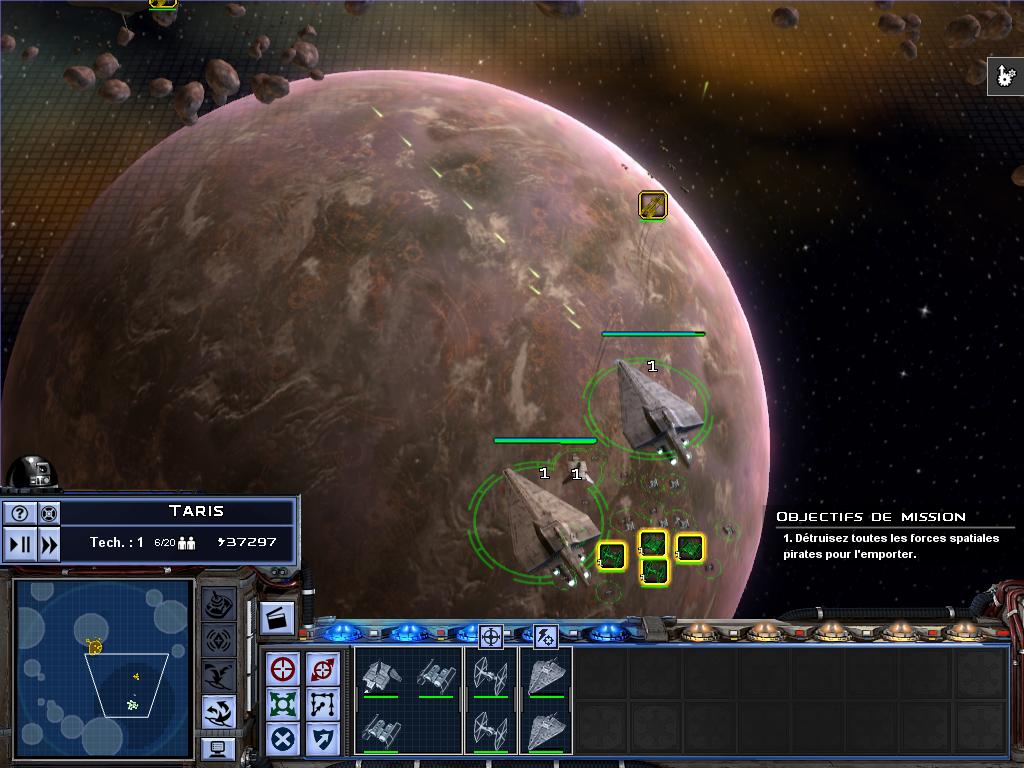Toggle the play/pause game speed button
The width and height of the screenshot is (1024, 768).
(20, 544)
